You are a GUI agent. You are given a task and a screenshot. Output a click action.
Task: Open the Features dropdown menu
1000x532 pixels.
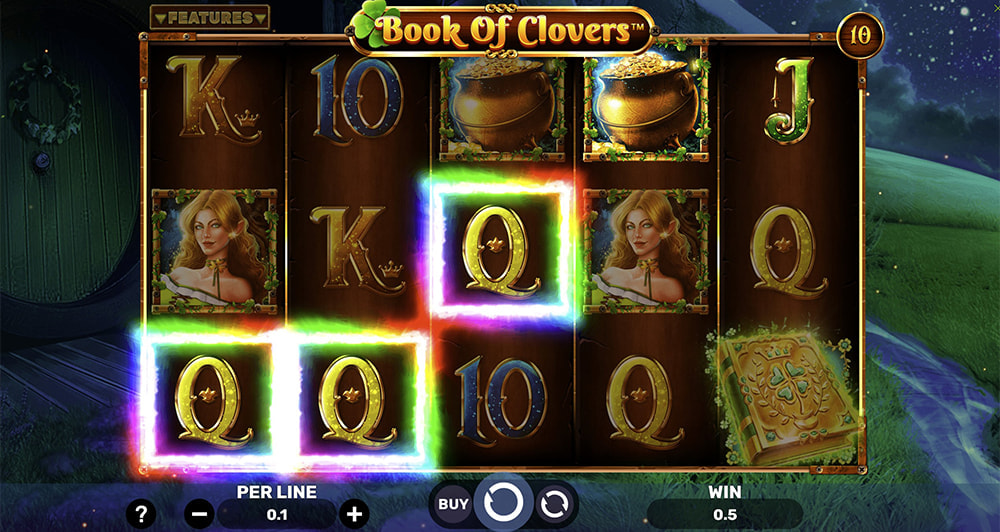pos(209,18)
